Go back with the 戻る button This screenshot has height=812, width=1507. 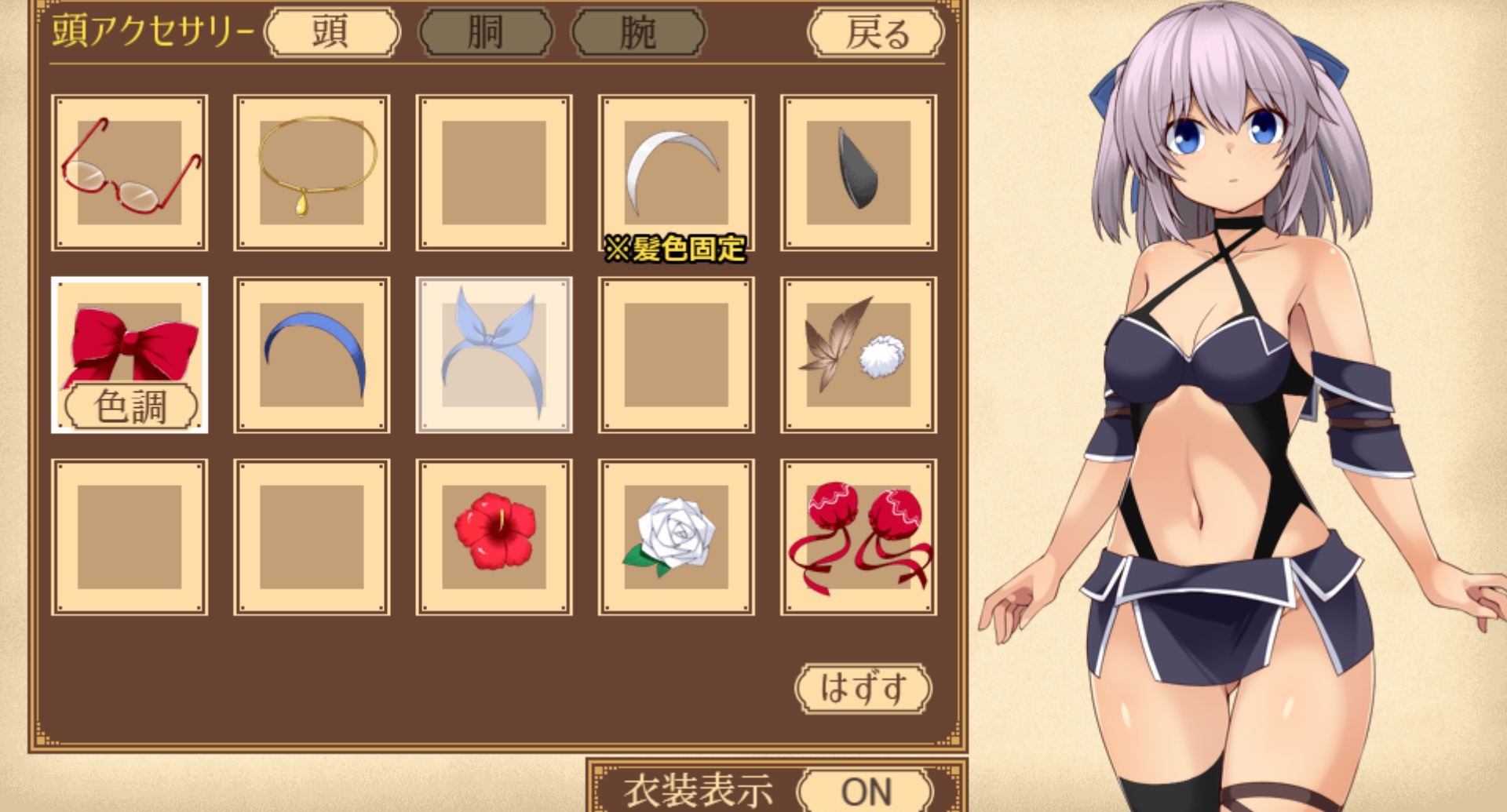pyautogui.click(x=876, y=33)
